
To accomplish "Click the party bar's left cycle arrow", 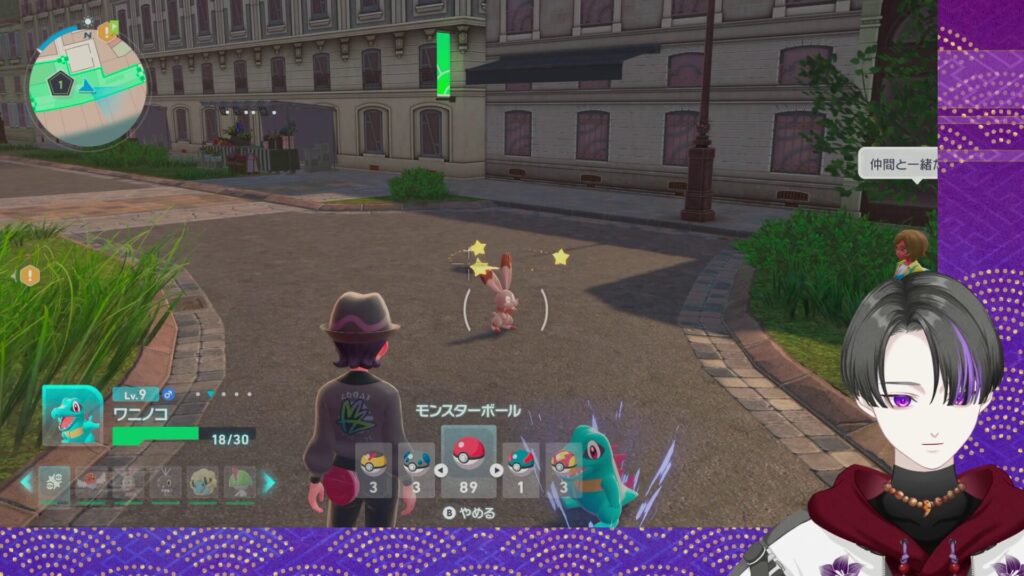I will click(27, 482).
